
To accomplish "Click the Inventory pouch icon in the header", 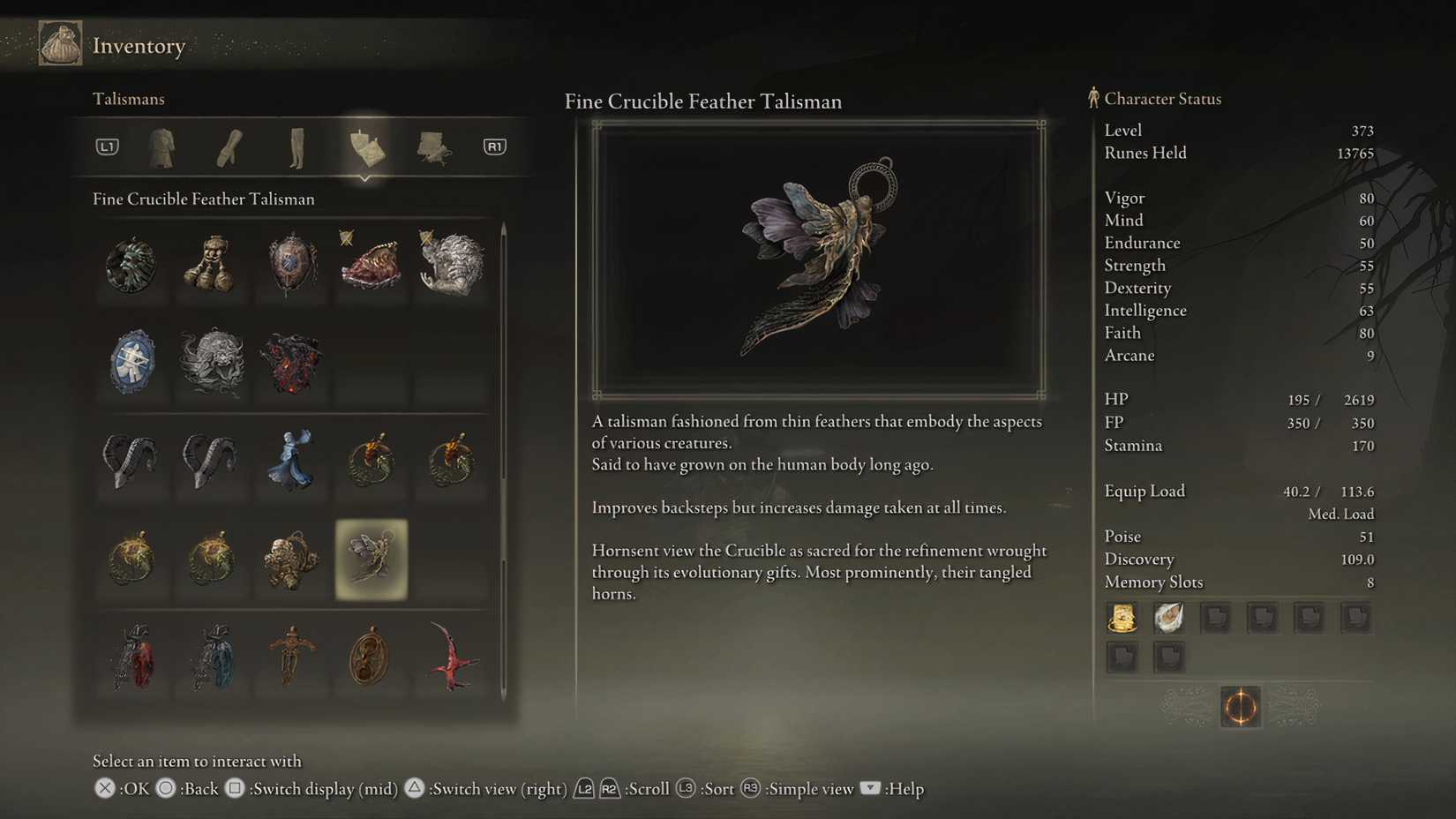I will [60, 42].
